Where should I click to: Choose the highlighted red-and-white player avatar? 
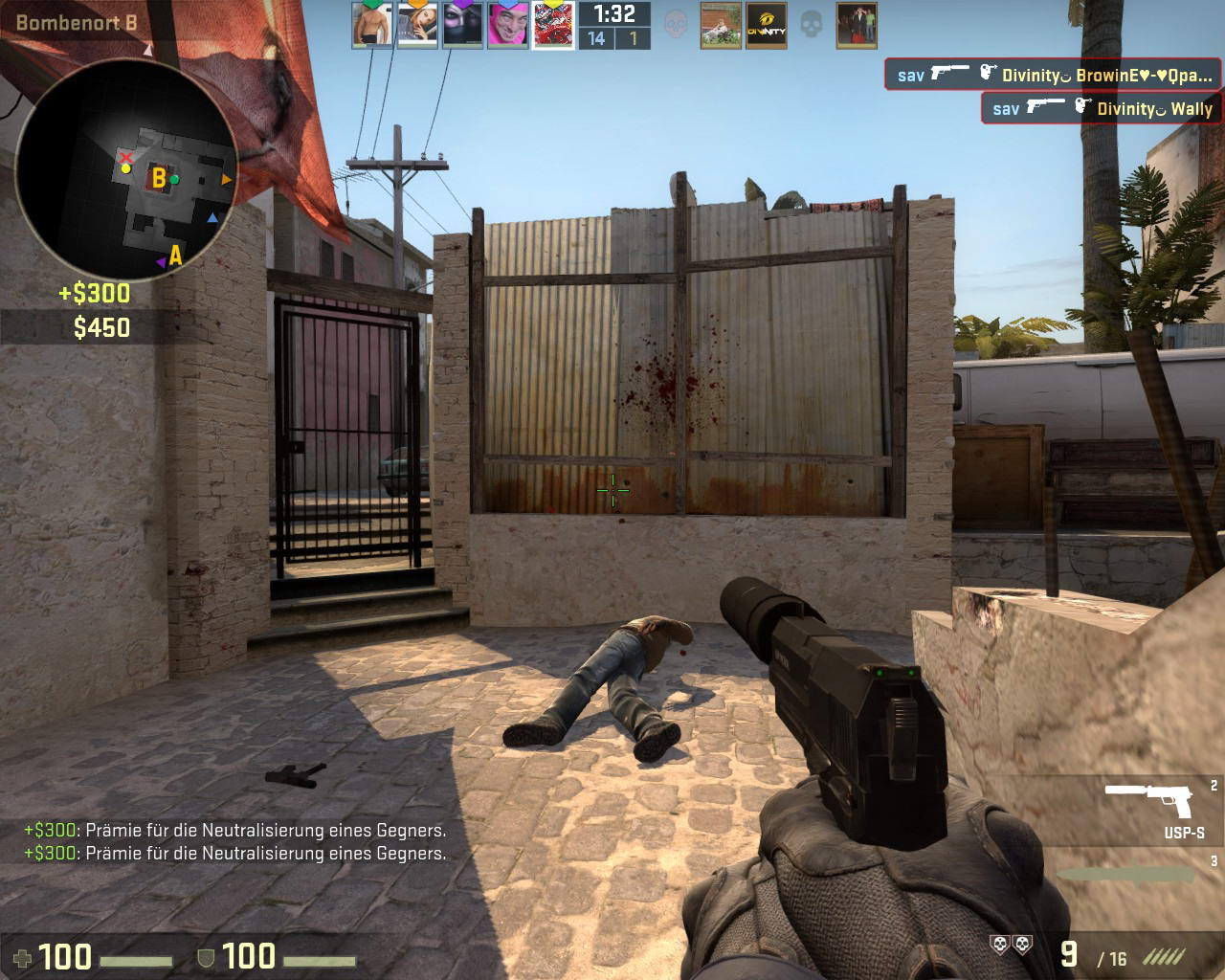[x=553, y=25]
